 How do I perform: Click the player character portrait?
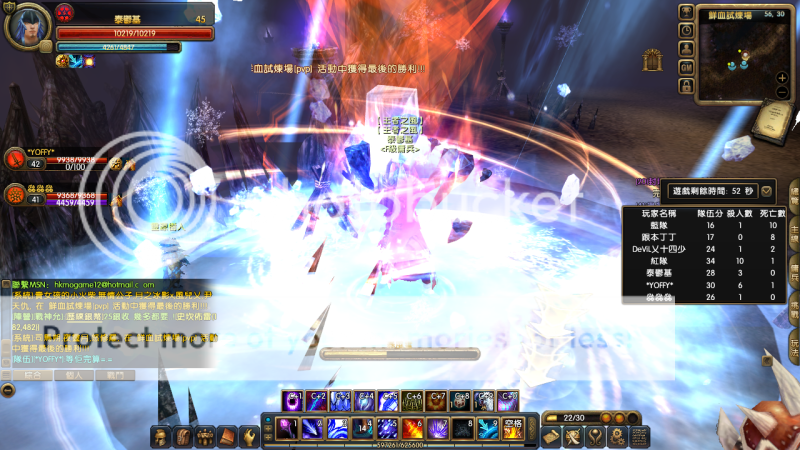click(26, 27)
